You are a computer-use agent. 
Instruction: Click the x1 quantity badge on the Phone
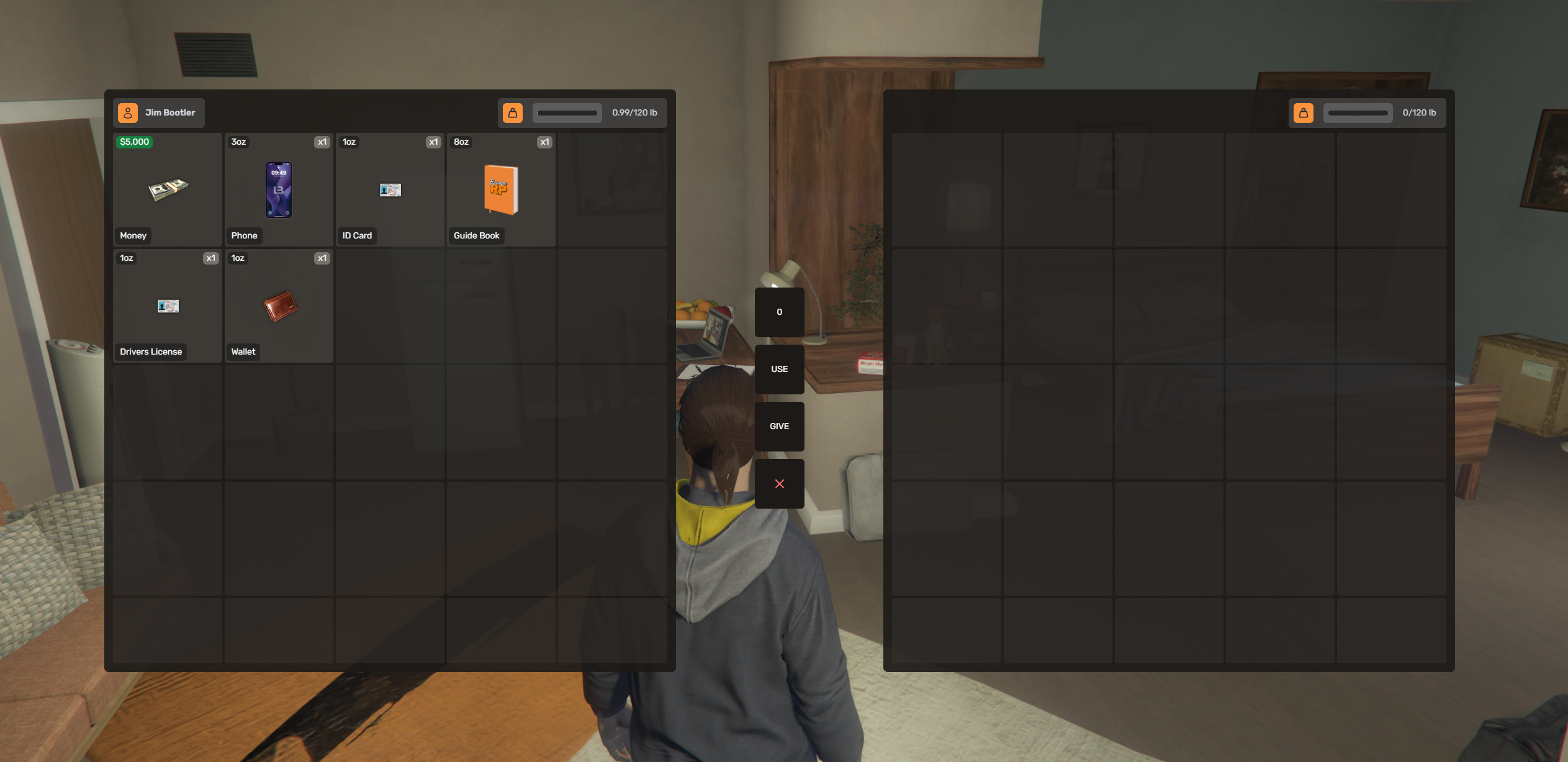(x=322, y=142)
